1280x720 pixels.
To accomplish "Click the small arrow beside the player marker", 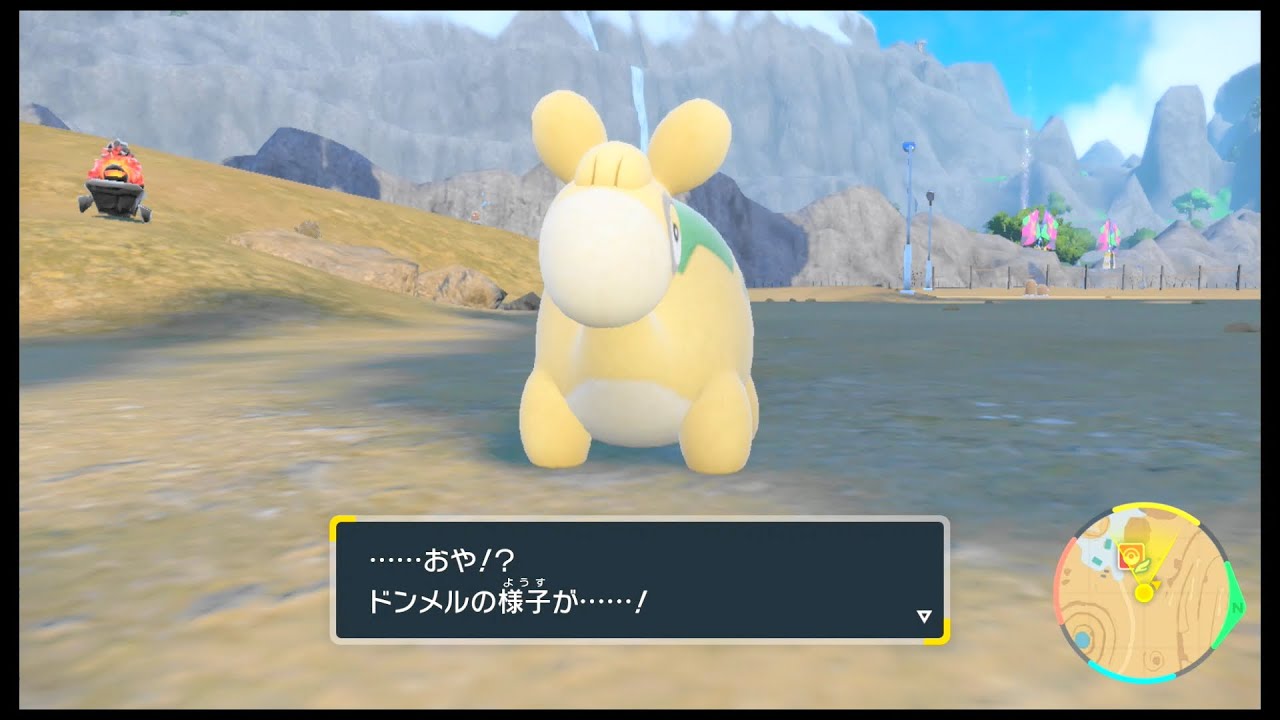I will (1157, 584).
